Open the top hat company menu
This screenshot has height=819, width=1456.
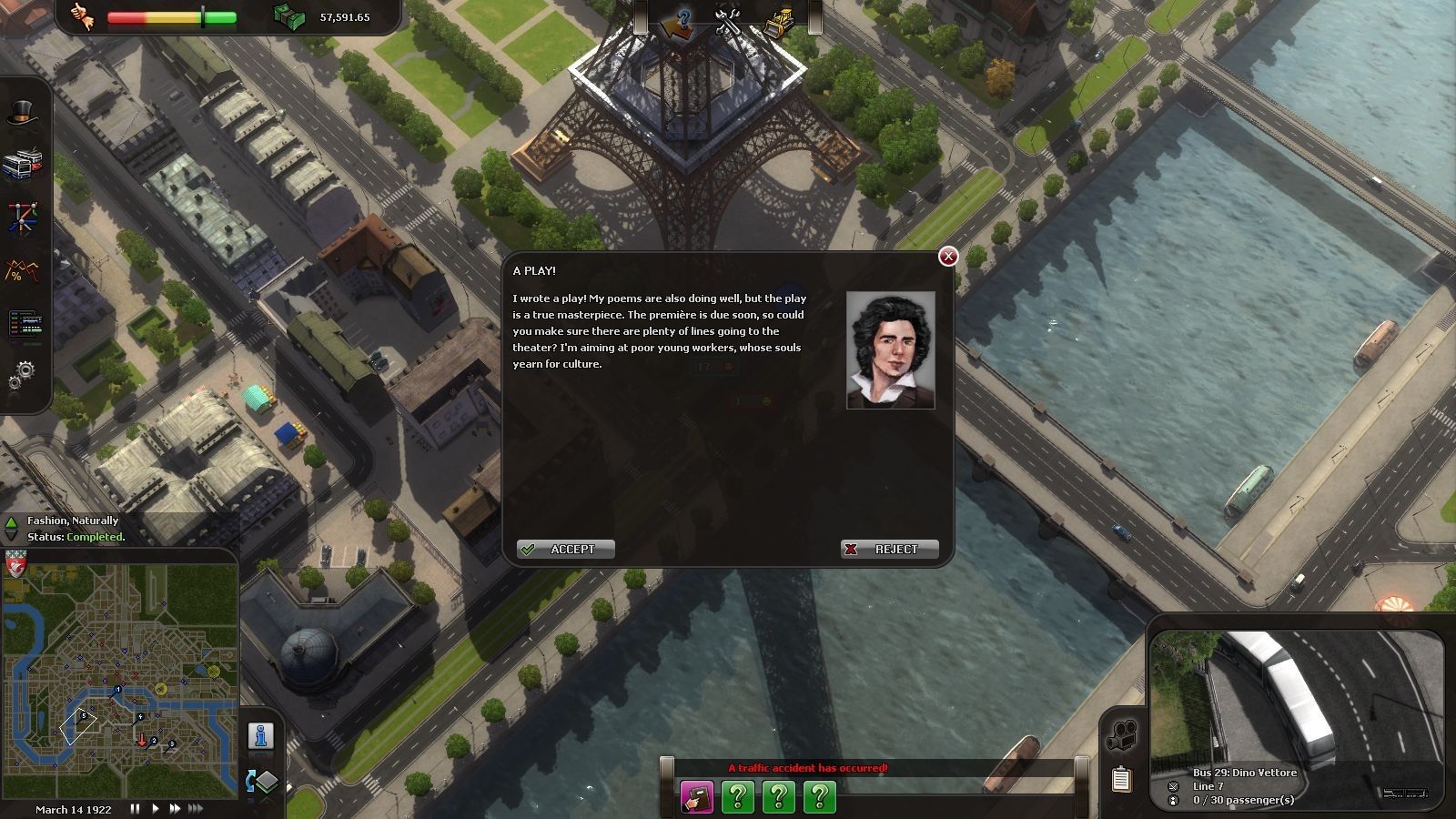(x=24, y=114)
